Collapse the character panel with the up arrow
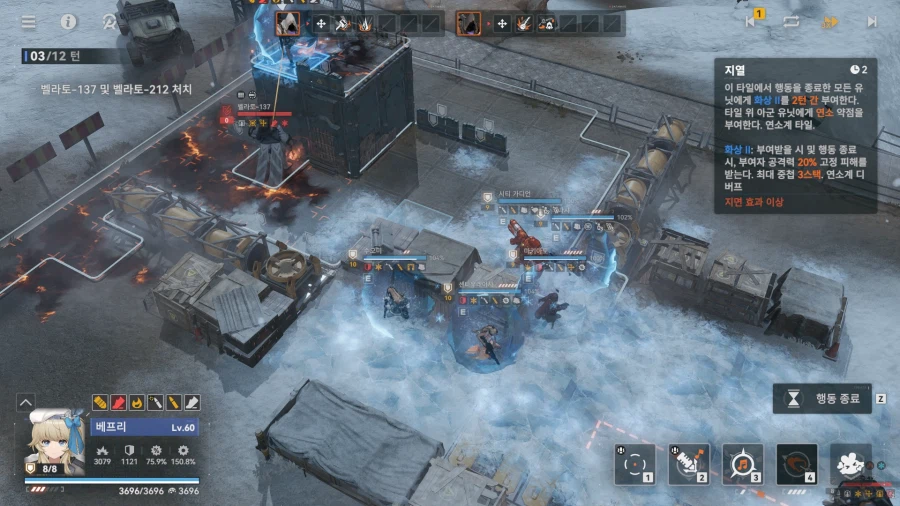Viewport: 900px width, 506px height. (x=27, y=403)
